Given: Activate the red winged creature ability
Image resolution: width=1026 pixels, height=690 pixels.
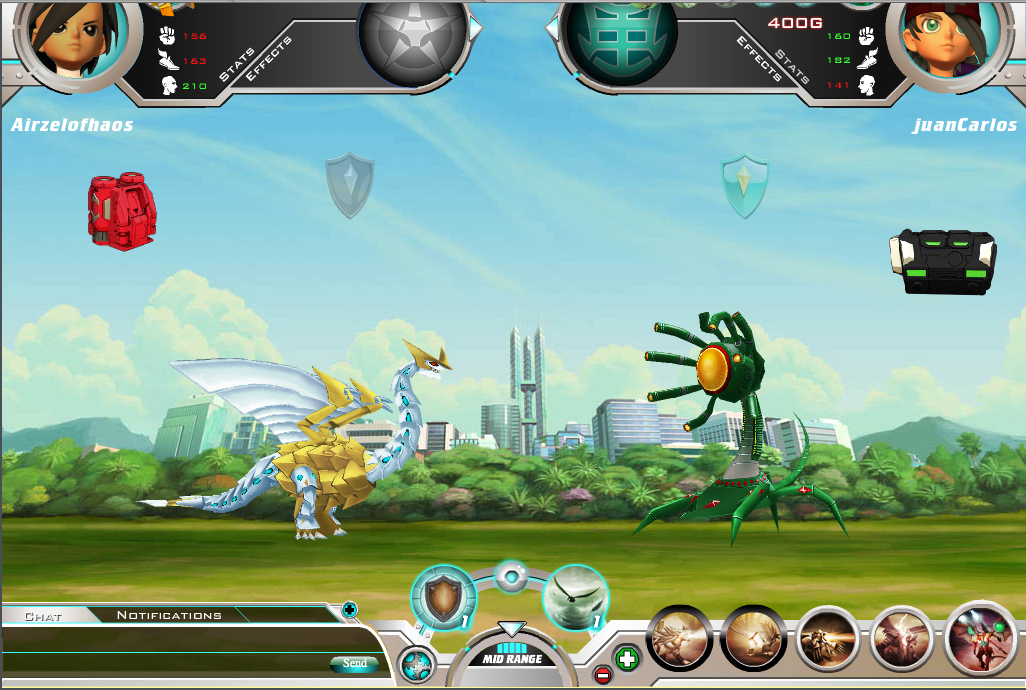Looking at the screenshot, I should [x=978, y=636].
